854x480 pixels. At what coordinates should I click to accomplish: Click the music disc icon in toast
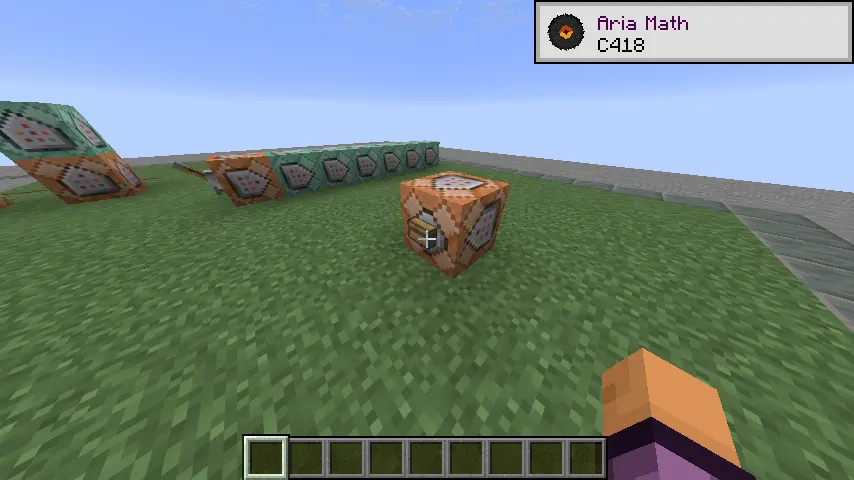566,33
